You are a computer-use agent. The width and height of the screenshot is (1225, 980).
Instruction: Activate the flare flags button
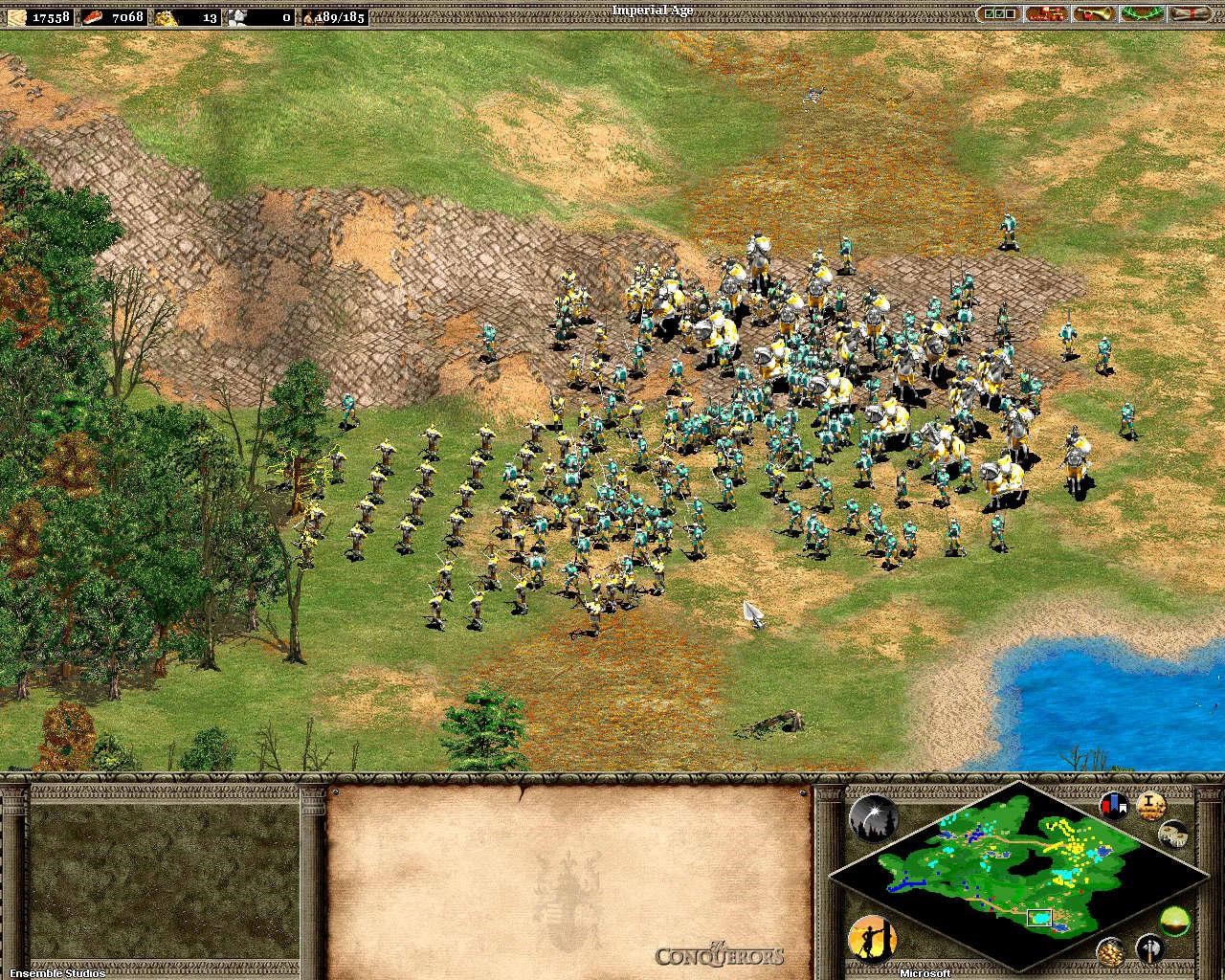(x=1113, y=805)
